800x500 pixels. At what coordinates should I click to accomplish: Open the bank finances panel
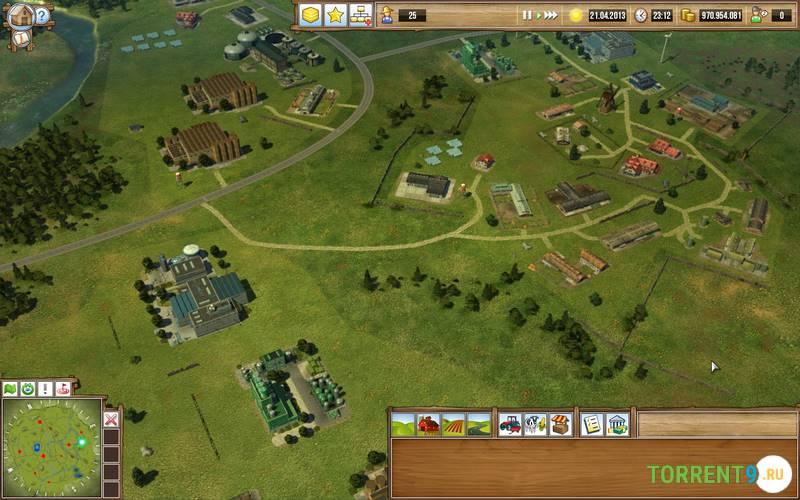617,424
